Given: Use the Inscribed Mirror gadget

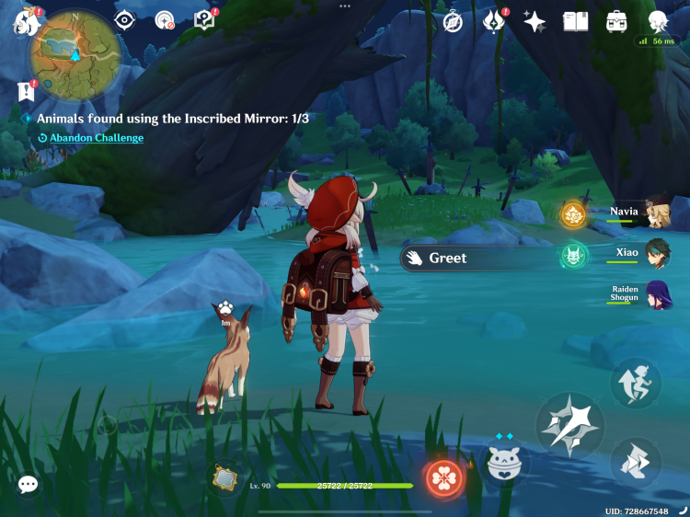Looking at the screenshot, I should point(227,479).
